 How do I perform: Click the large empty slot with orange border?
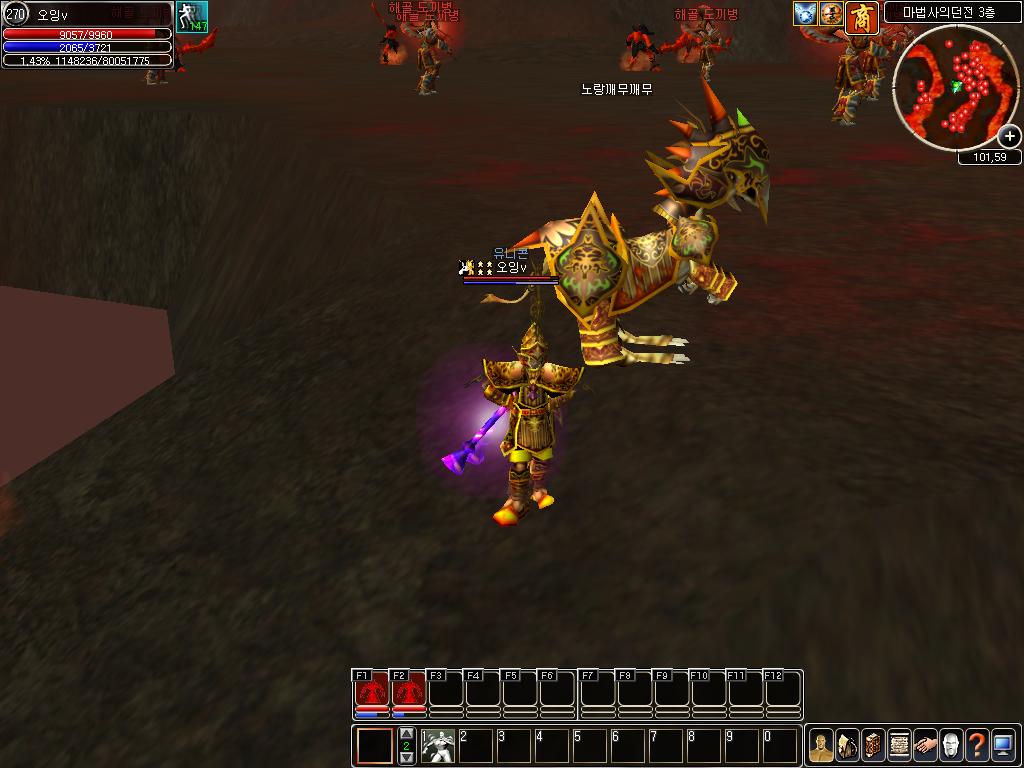pyautogui.click(x=376, y=746)
